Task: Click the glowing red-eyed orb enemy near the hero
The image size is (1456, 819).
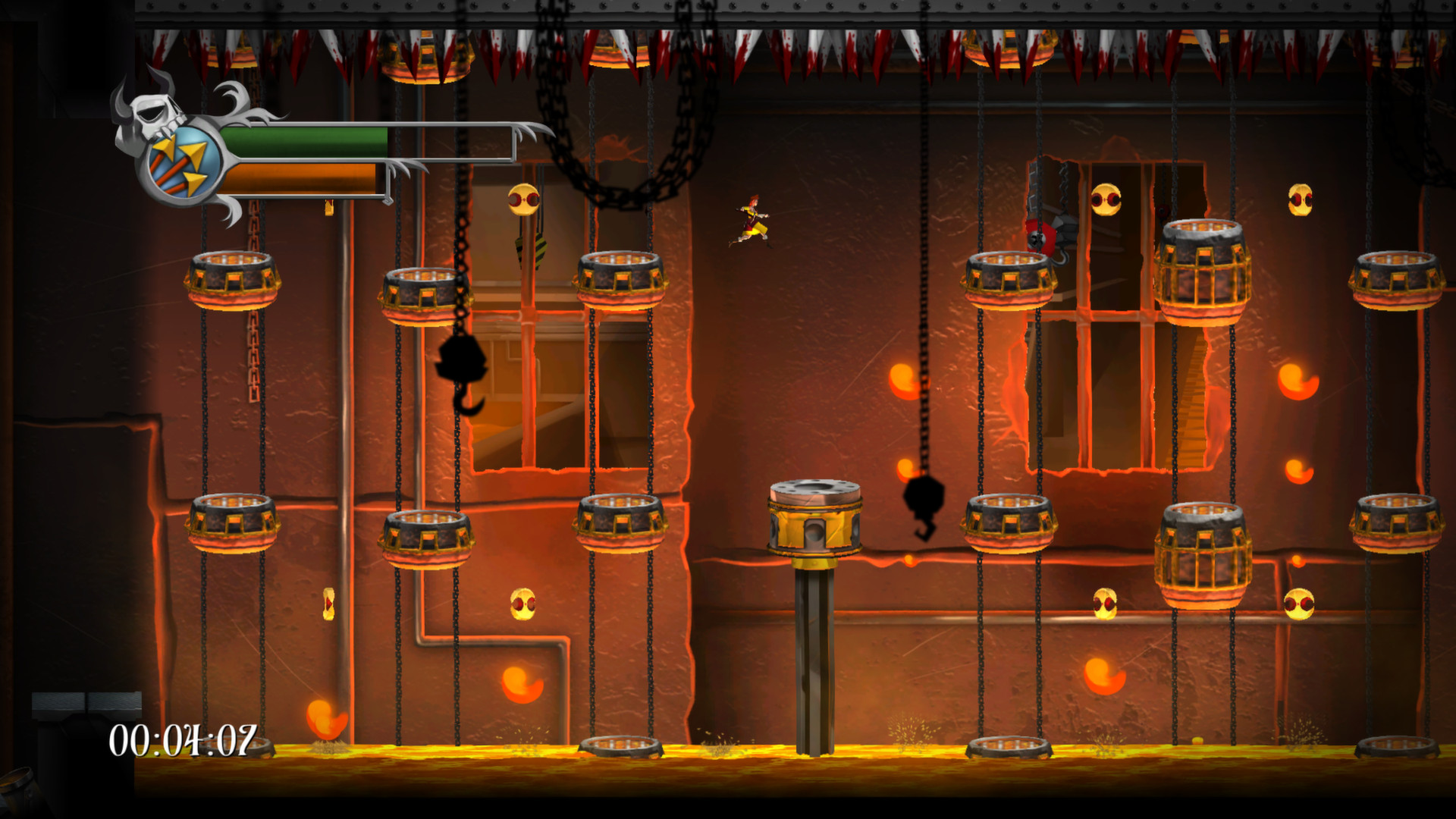Action: click(x=522, y=199)
